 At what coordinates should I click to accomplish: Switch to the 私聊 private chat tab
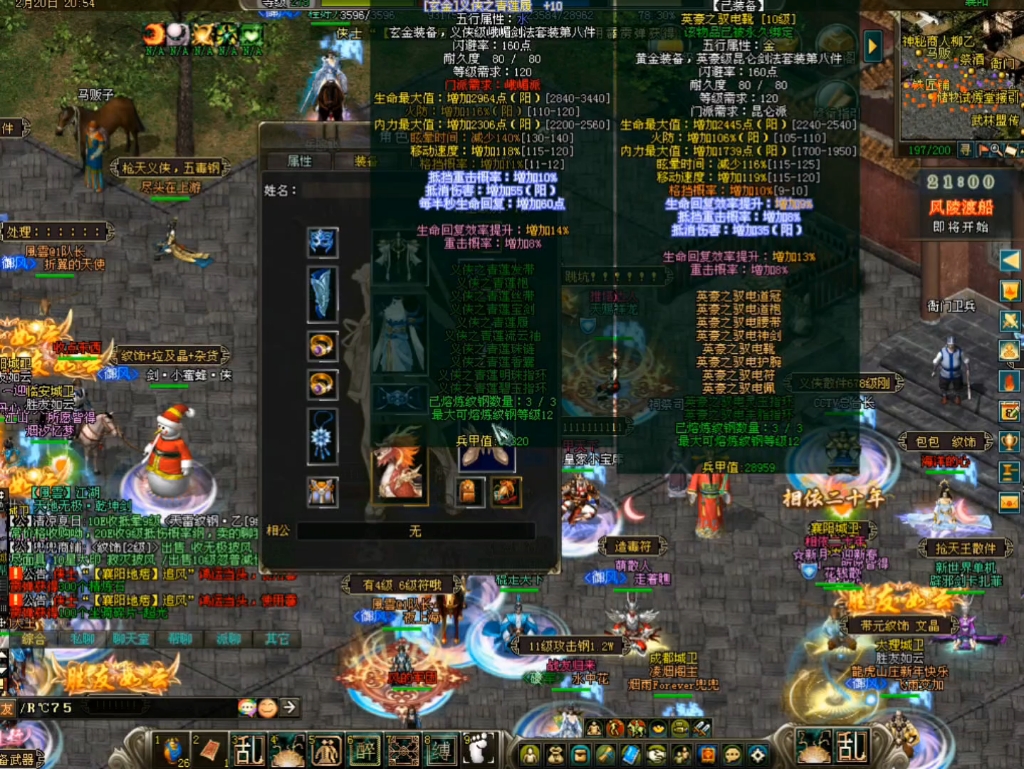pos(83,638)
